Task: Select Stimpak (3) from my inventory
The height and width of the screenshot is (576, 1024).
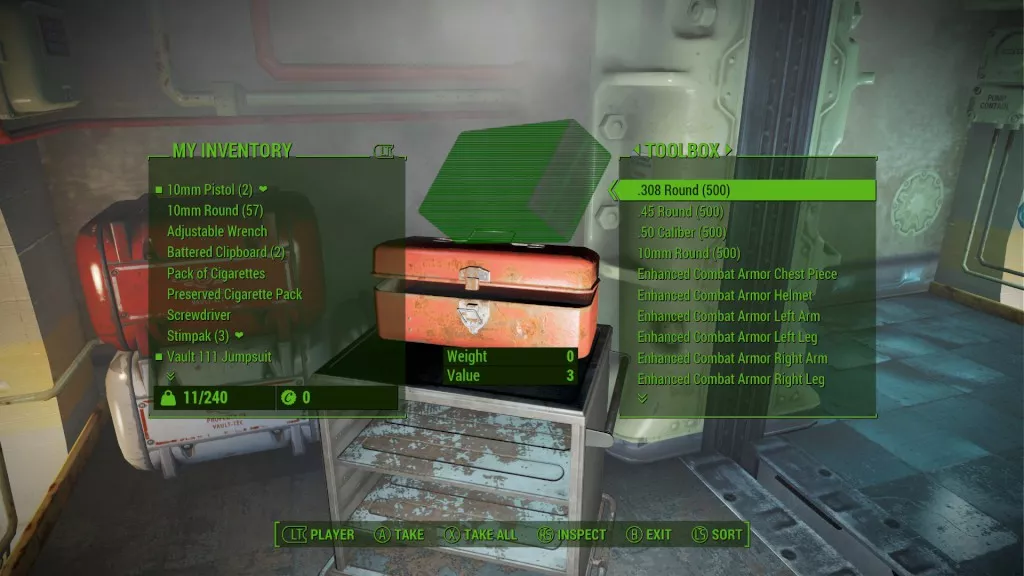Action: tap(198, 335)
